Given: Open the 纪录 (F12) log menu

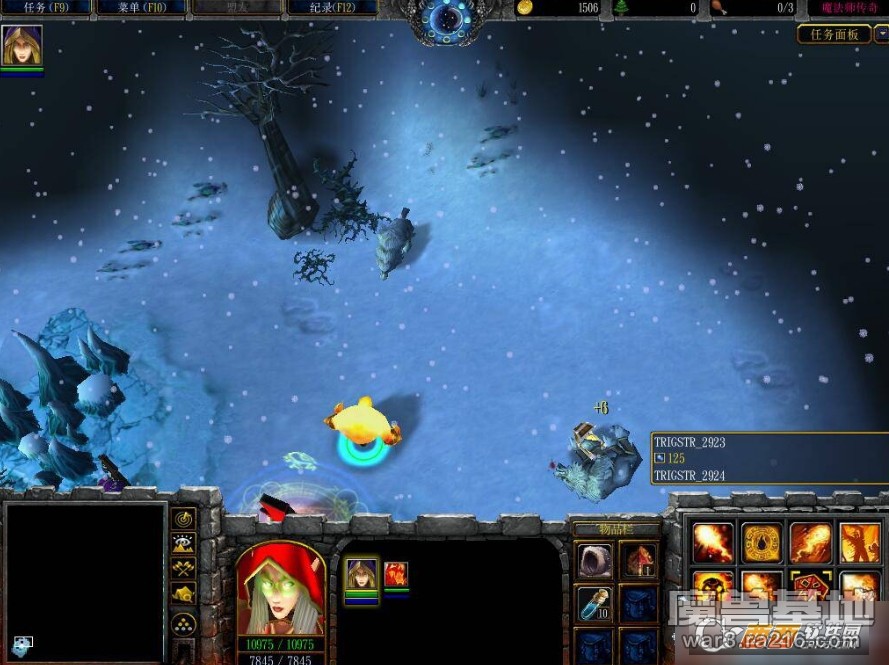Looking at the screenshot, I should coord(332,8).
